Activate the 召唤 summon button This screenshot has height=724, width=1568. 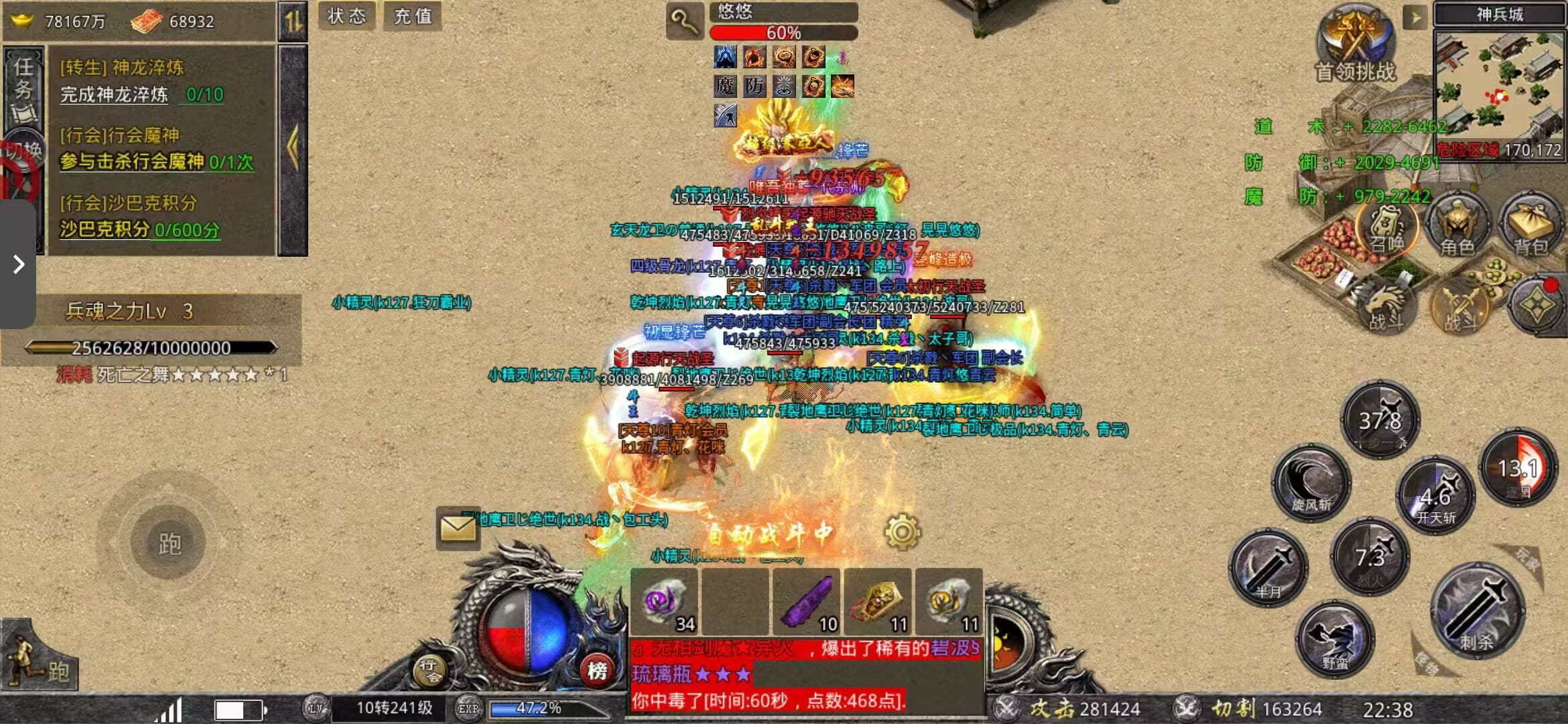click(x=1386, y=228)
